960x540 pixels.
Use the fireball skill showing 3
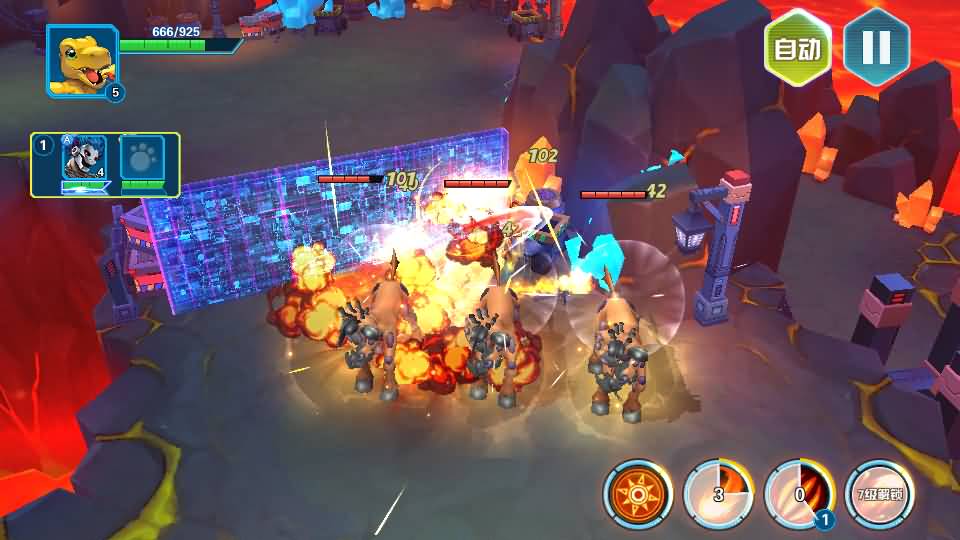pyautogui.click(x=718, y=494)
